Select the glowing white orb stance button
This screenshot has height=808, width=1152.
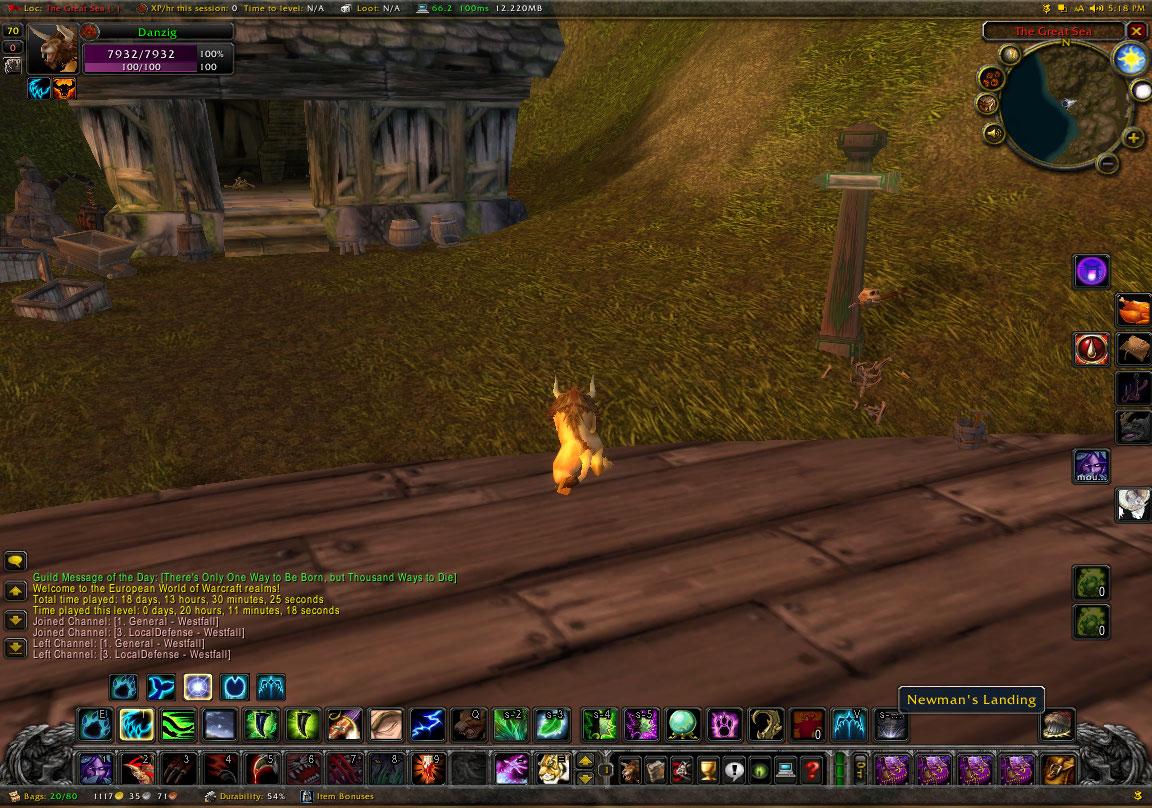(197, 687)
